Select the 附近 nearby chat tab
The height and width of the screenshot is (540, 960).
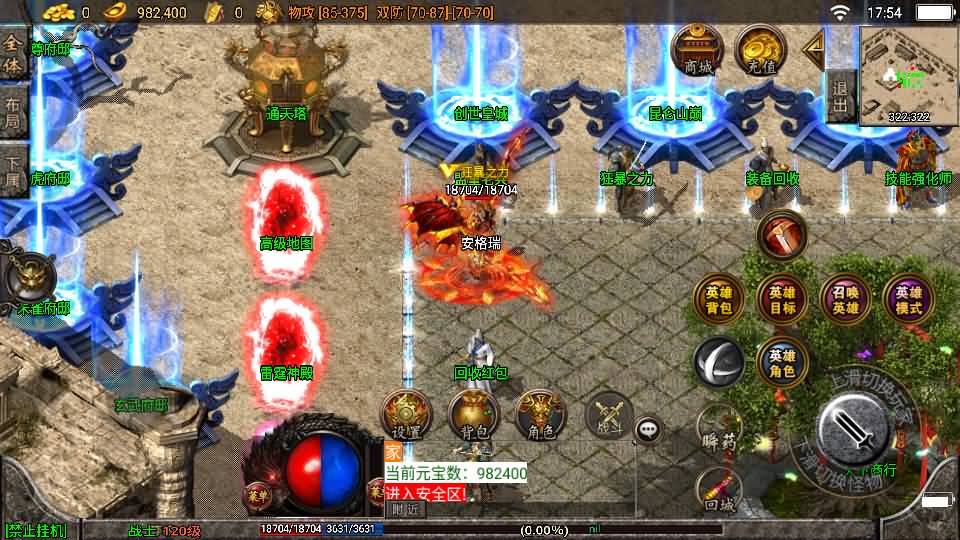point(405,509)
